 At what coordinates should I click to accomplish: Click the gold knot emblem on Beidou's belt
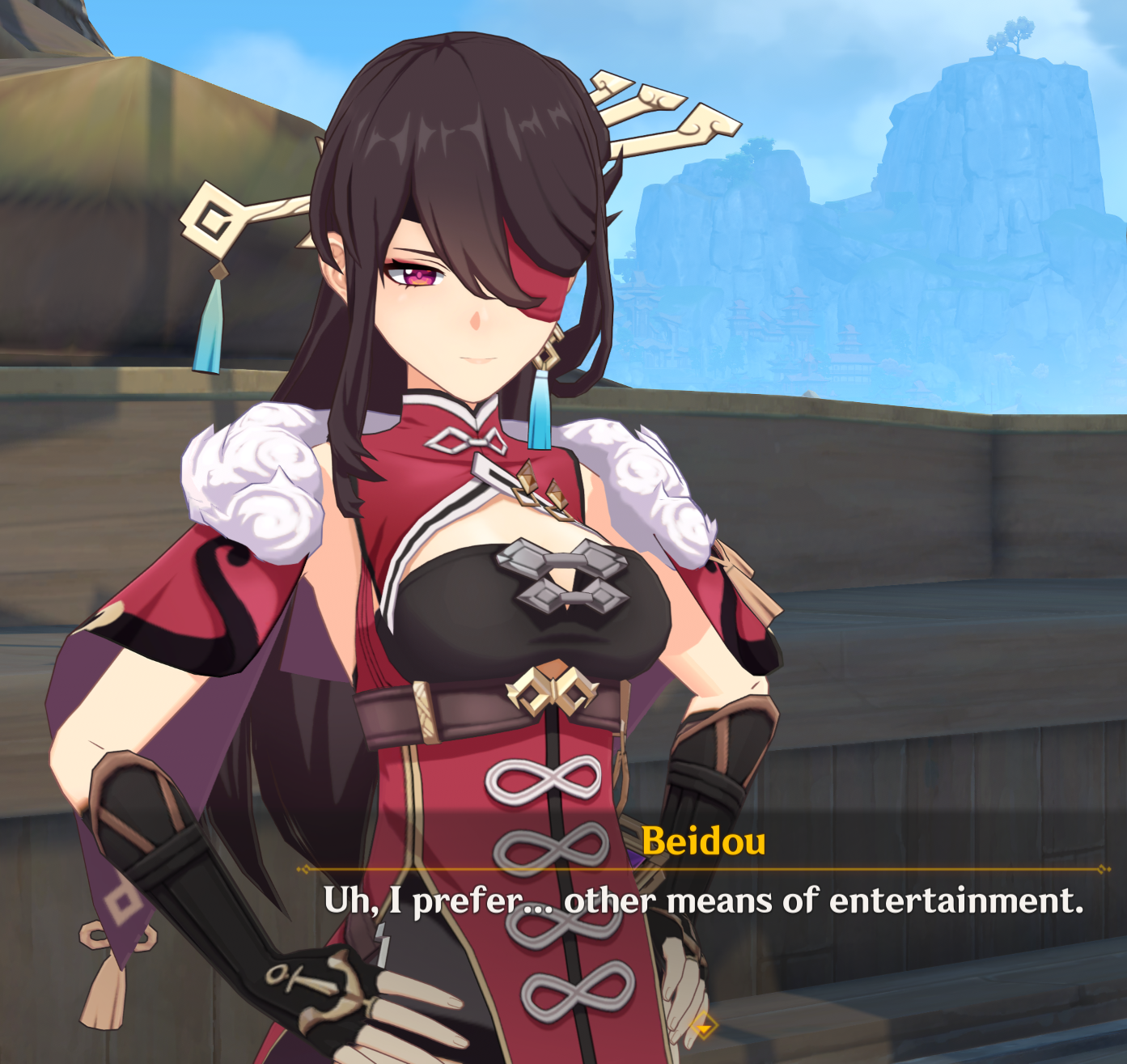click(550, 689)
